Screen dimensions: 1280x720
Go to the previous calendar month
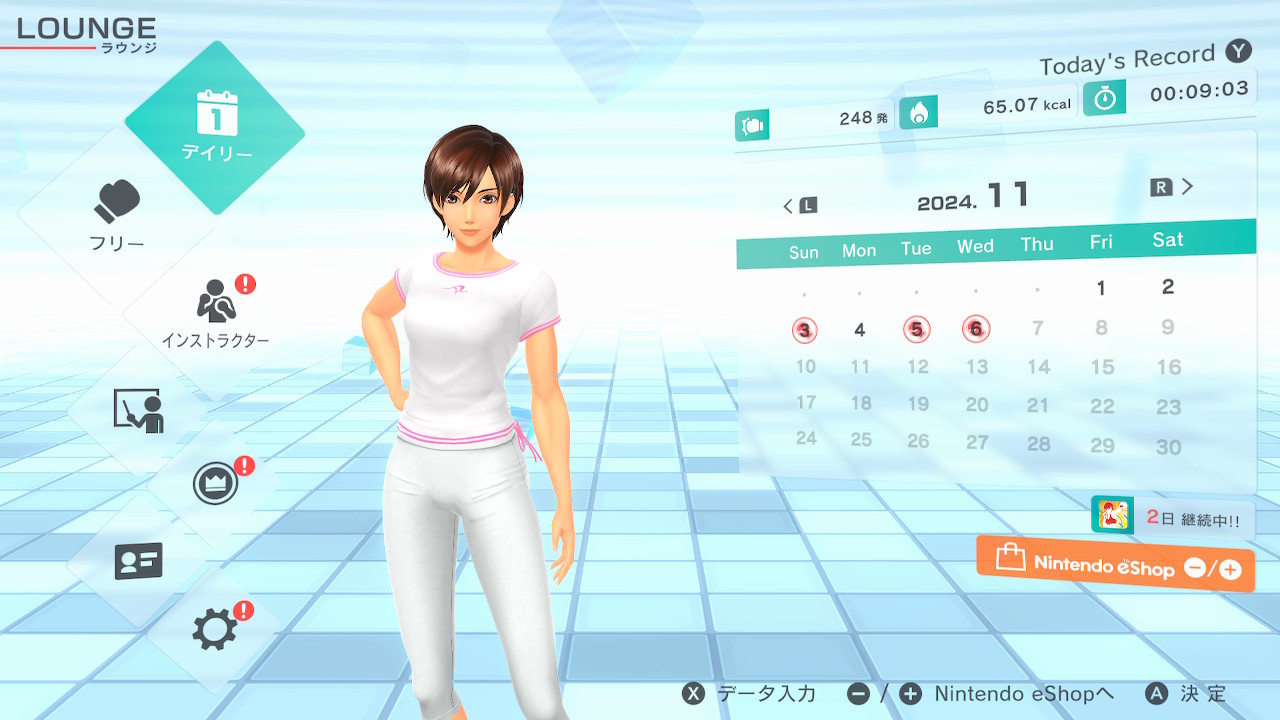coord(799,206)
